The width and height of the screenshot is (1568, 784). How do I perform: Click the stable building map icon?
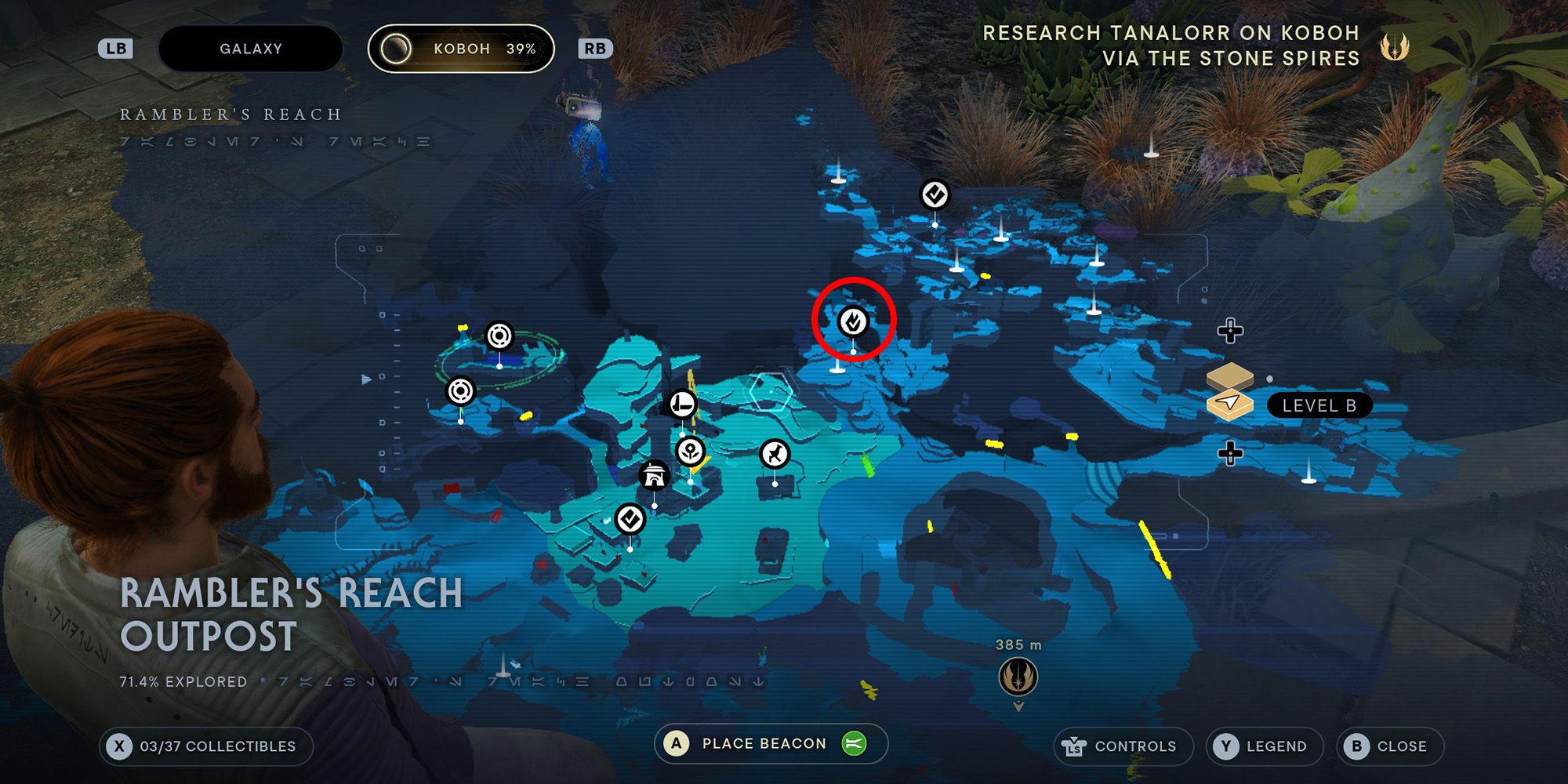[653, 477]
